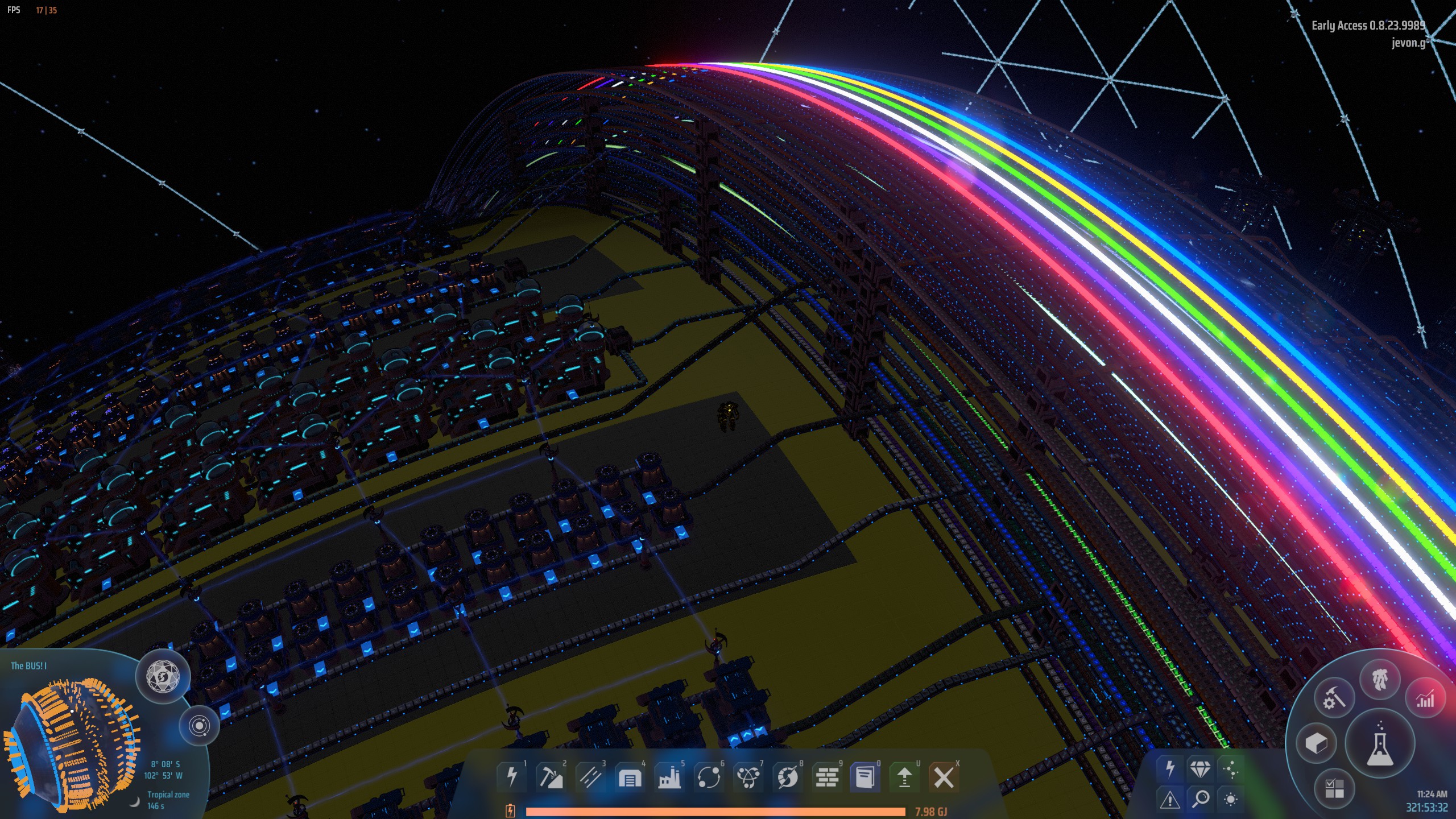Toggle the diamond resource detail icon
Viewport: 1456px width, 819px height.
1200,769
